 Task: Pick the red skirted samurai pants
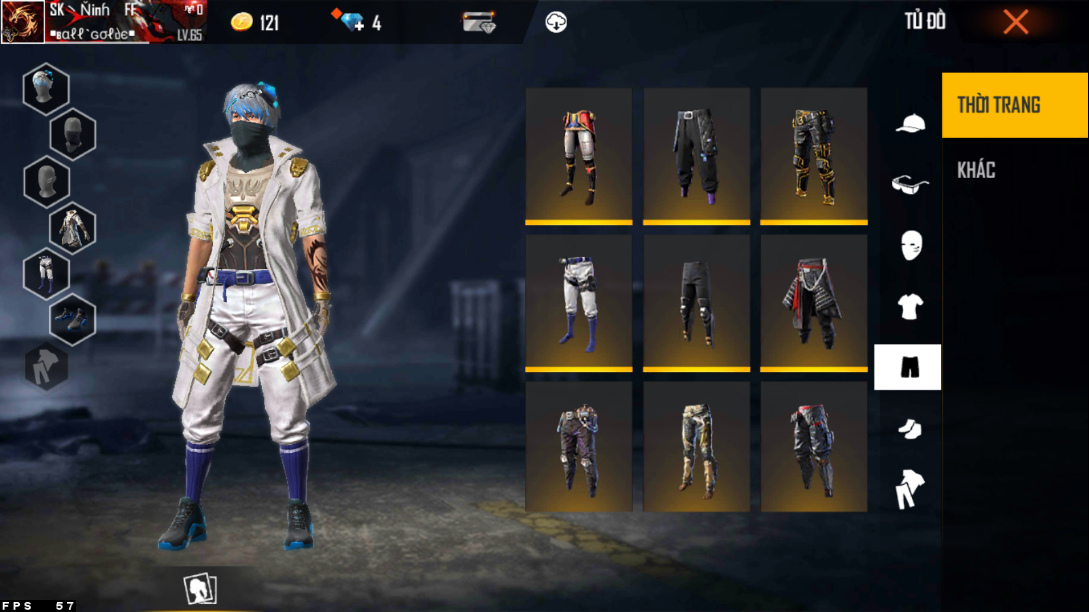814,301
